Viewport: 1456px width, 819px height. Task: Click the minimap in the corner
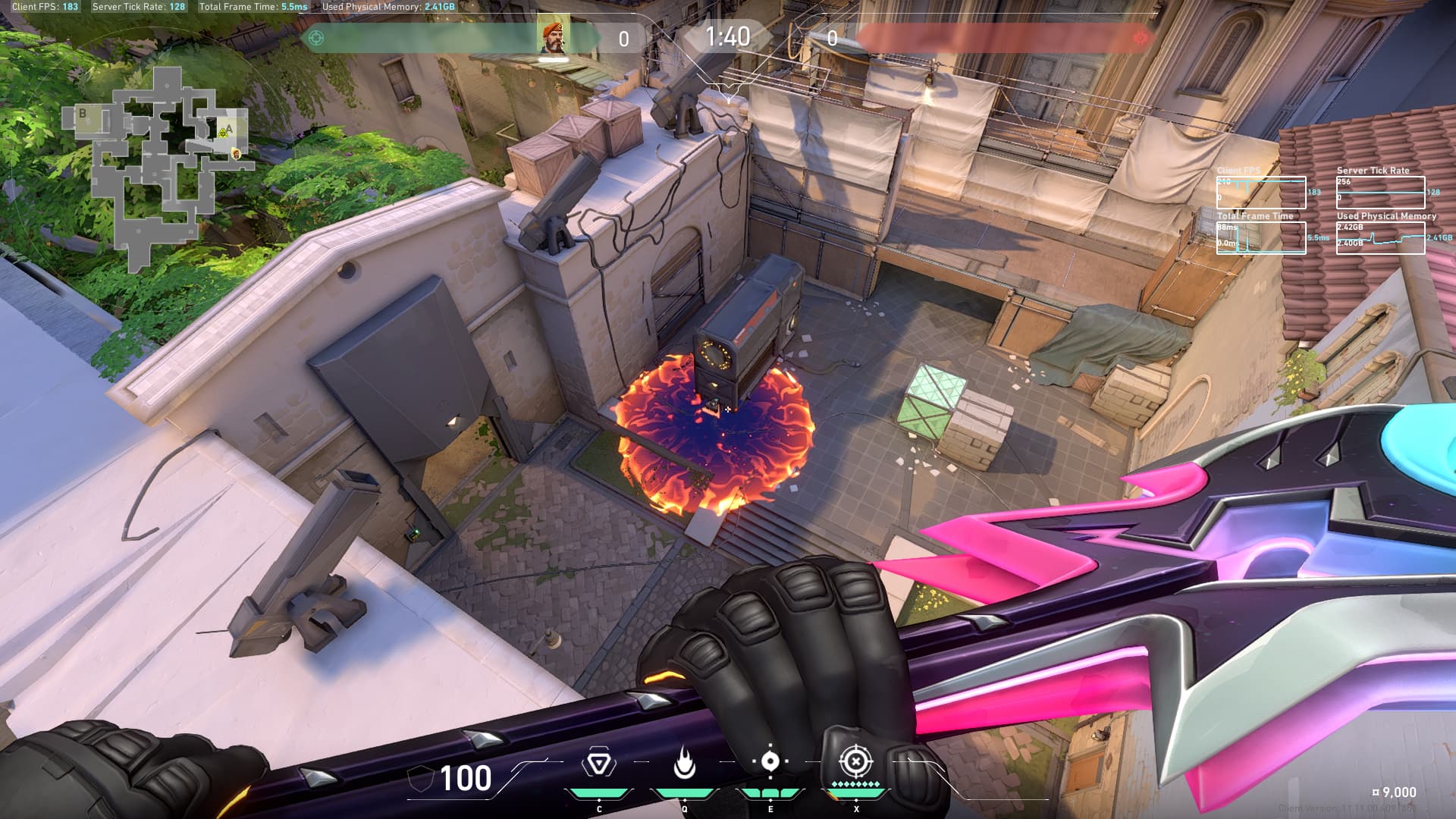pos(155,167)
